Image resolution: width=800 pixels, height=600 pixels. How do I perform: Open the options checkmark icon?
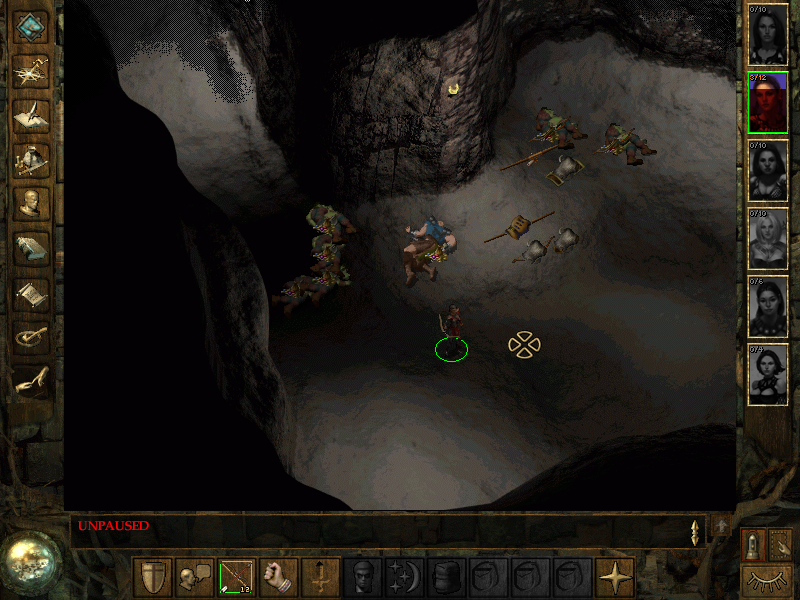pyautogui.click(x=32, y=336)
